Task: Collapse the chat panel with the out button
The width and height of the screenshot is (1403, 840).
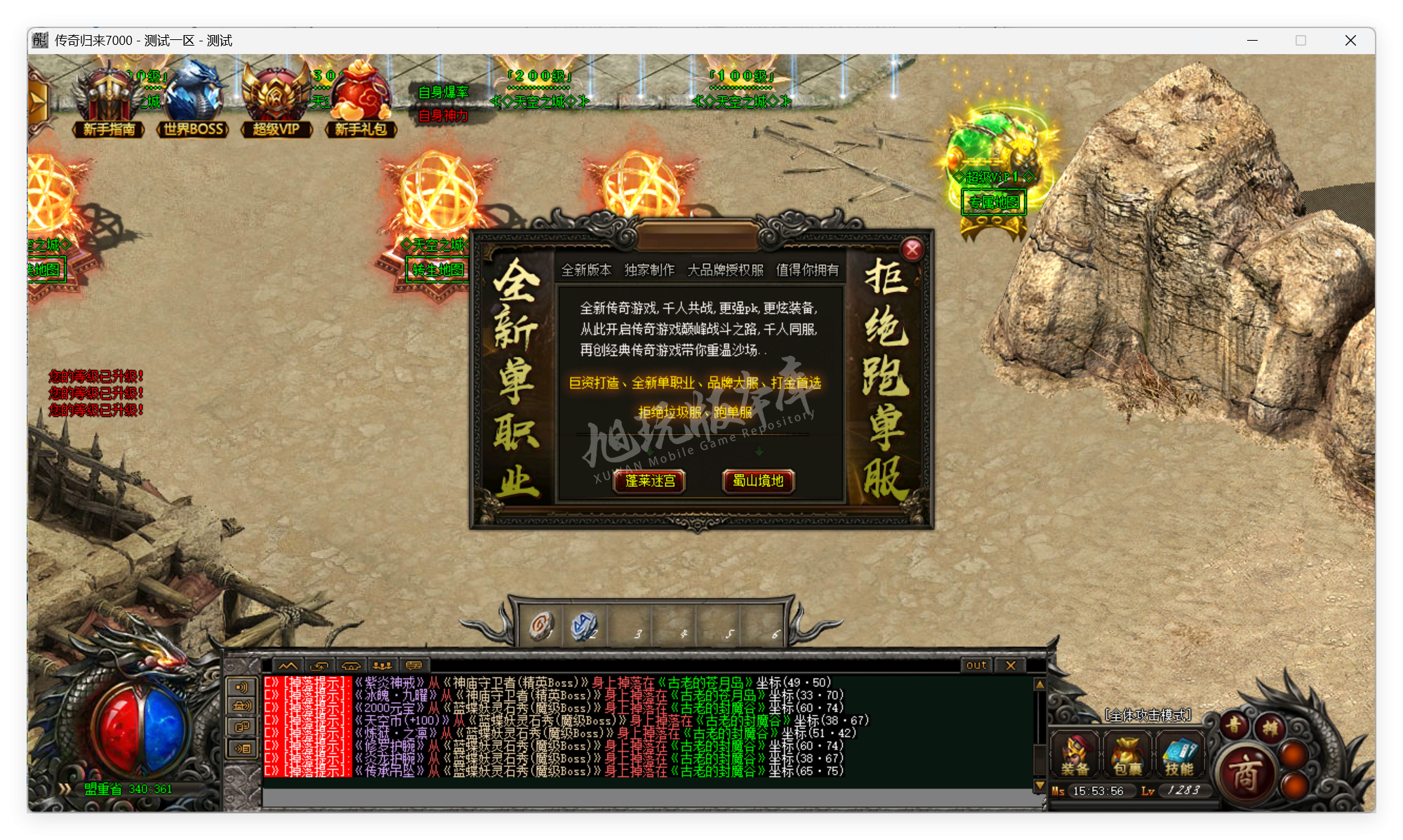Action: (x=976, y=665)
